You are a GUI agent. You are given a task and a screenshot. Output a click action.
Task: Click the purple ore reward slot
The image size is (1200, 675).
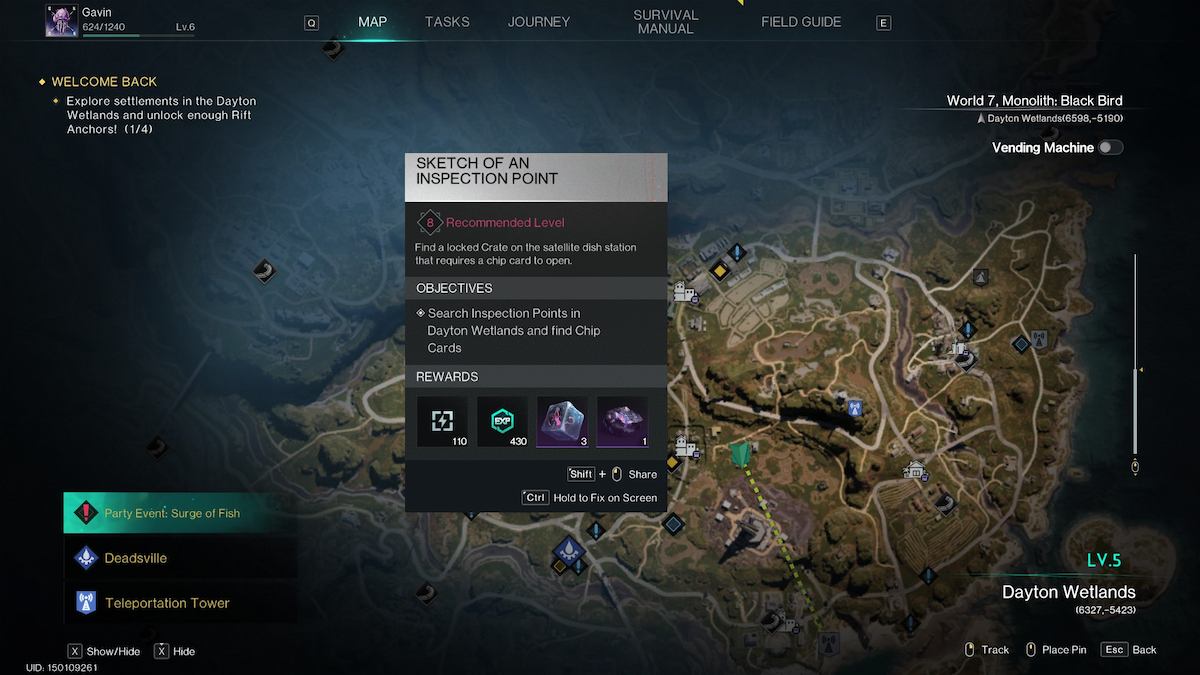[622, 422]
